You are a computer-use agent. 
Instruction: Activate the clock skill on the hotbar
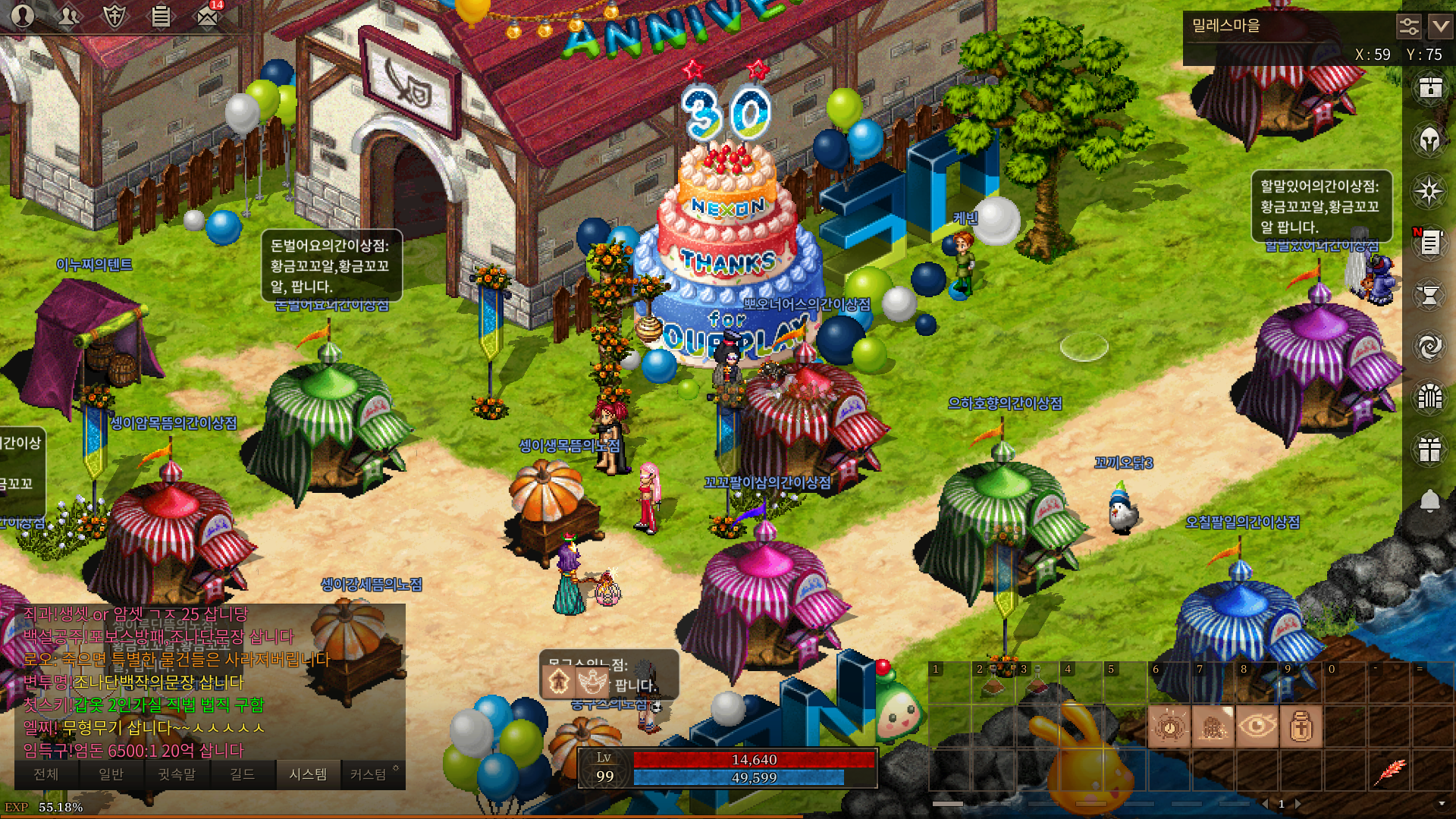[x=1169, y=726]
